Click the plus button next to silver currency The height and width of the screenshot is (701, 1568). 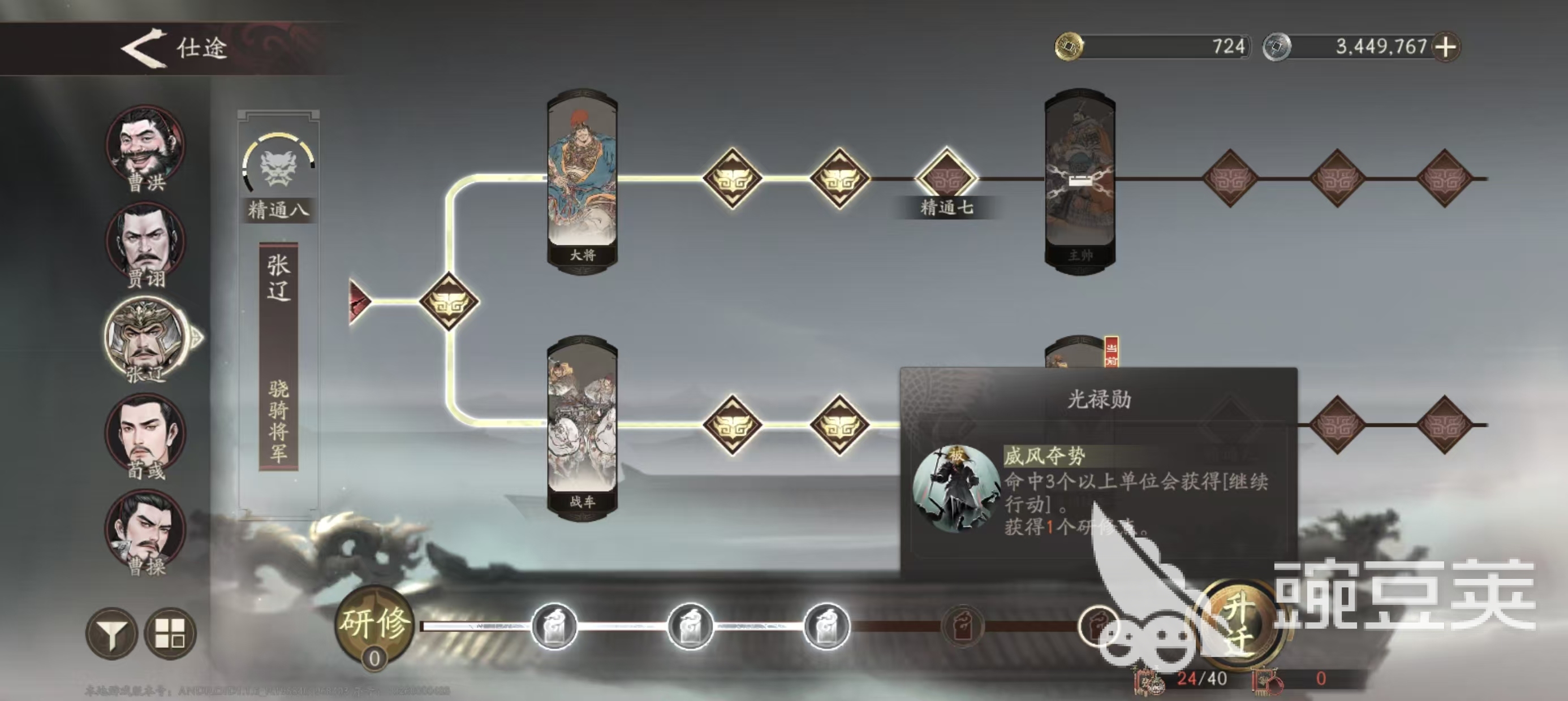1446,47
